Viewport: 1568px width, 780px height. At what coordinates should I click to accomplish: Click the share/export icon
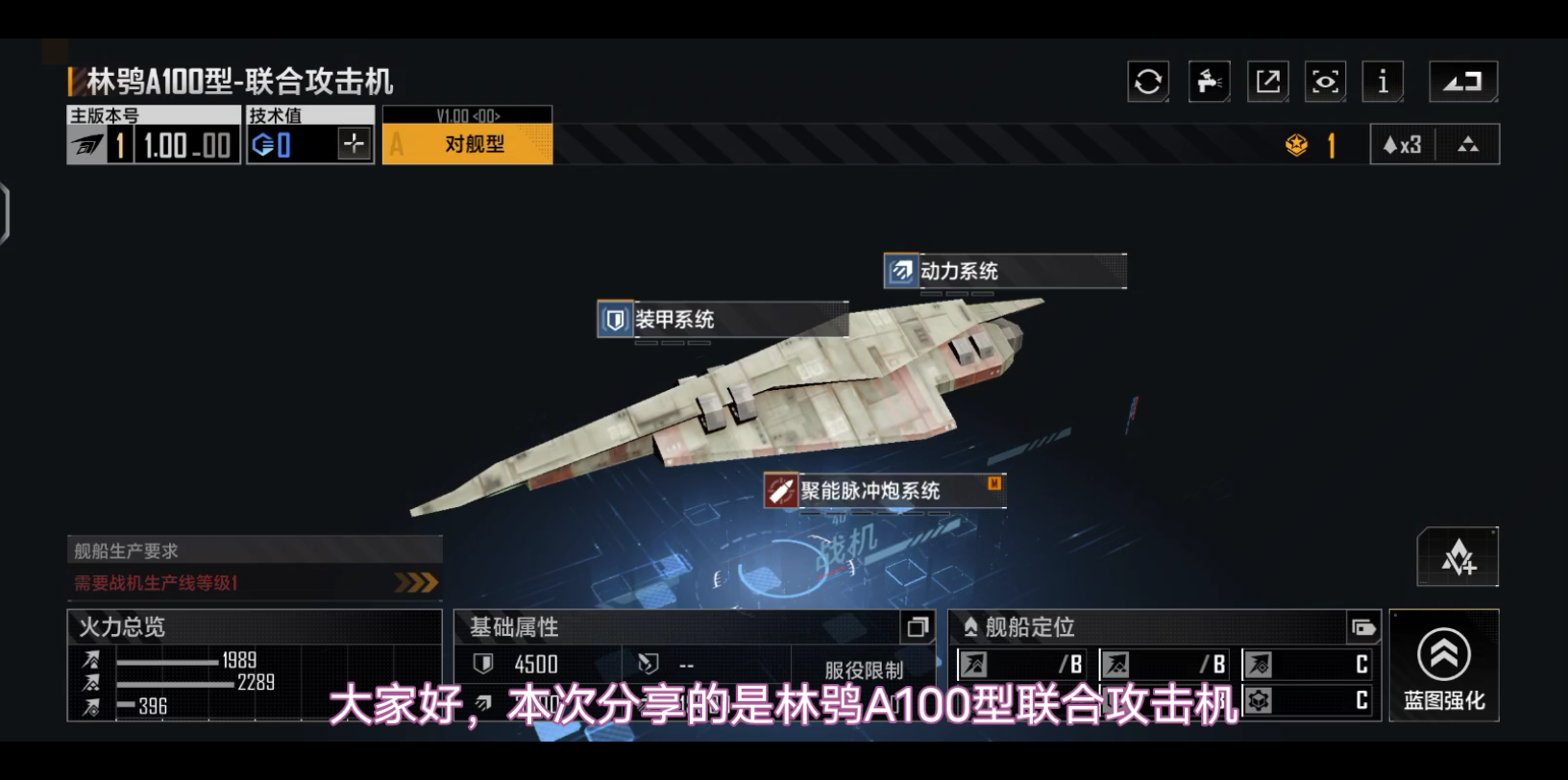coord(1266,81)
